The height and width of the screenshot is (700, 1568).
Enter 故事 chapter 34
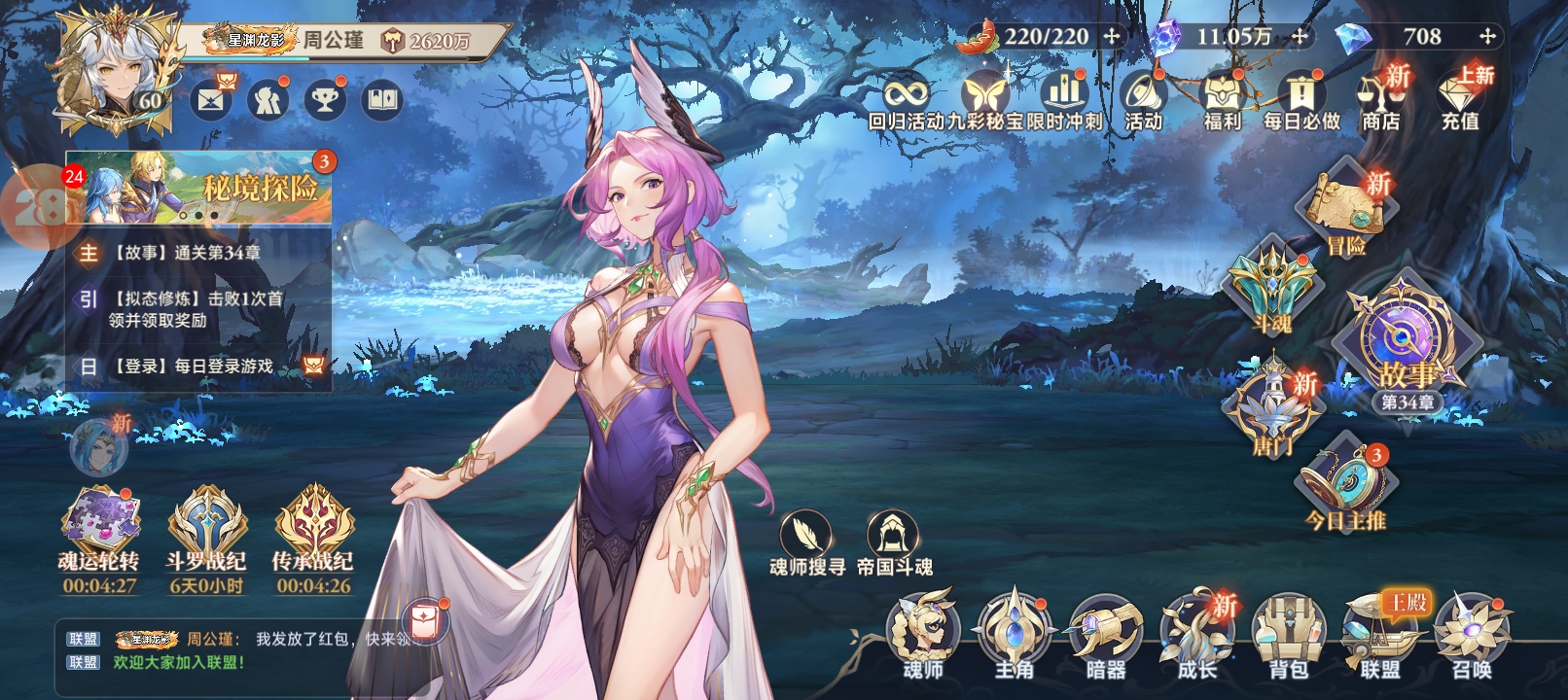[x=1407, y=345]
